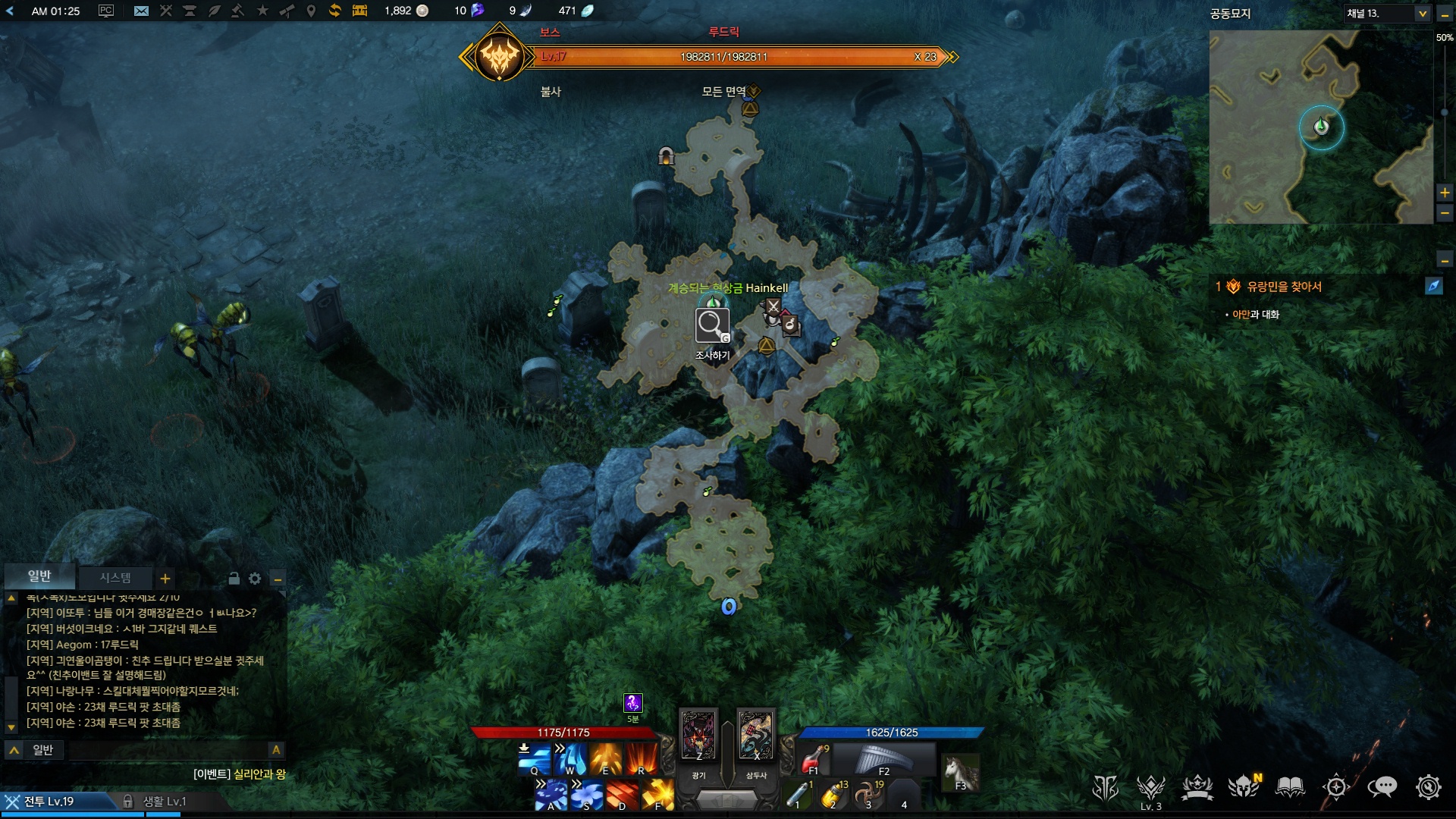Open the open book menu icon
Image resolution: width=1456 pixels, height=819 pixels.
pyautogui.click(x=1290, y=787)
